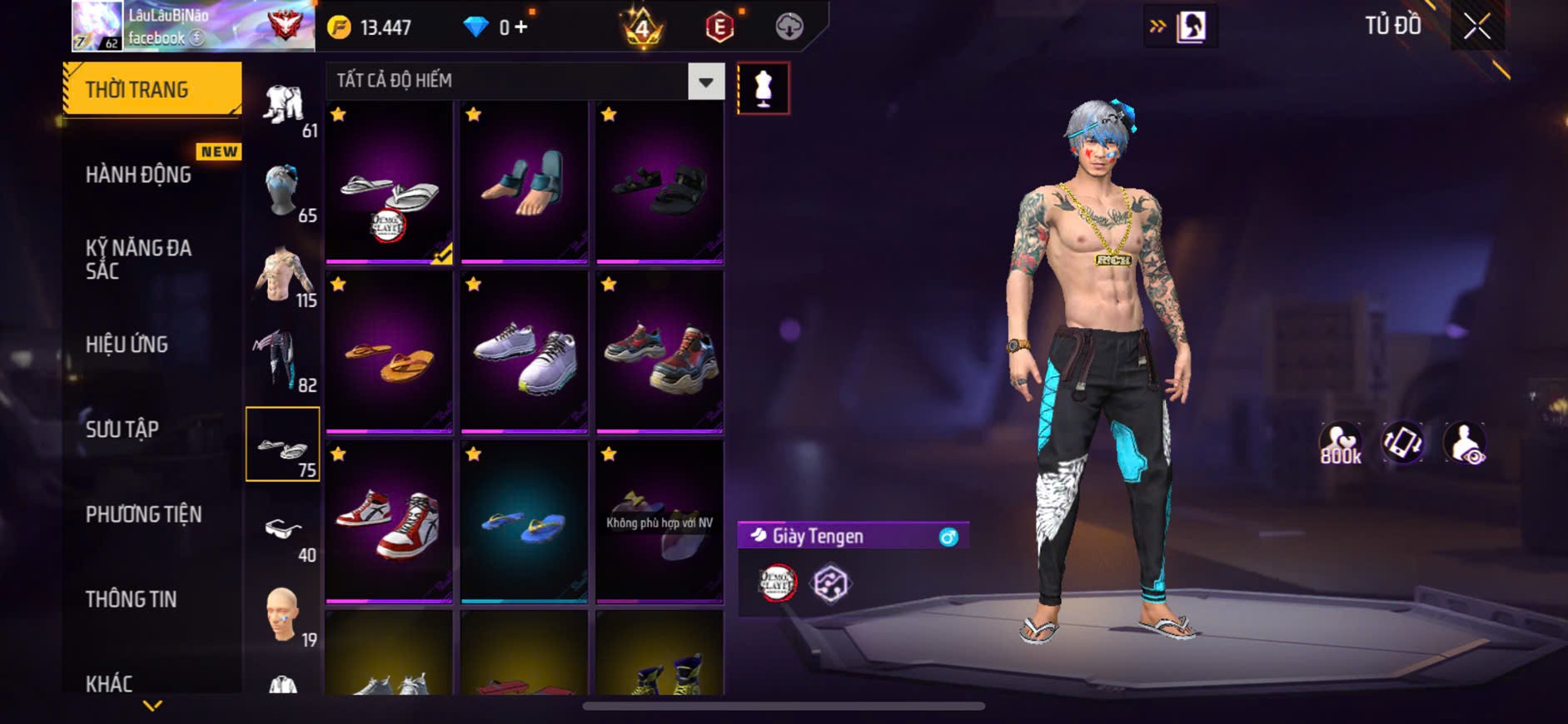The image size is (1568, 724).
Task: Select the black sandals item
Action: click(x=659, y=183)
